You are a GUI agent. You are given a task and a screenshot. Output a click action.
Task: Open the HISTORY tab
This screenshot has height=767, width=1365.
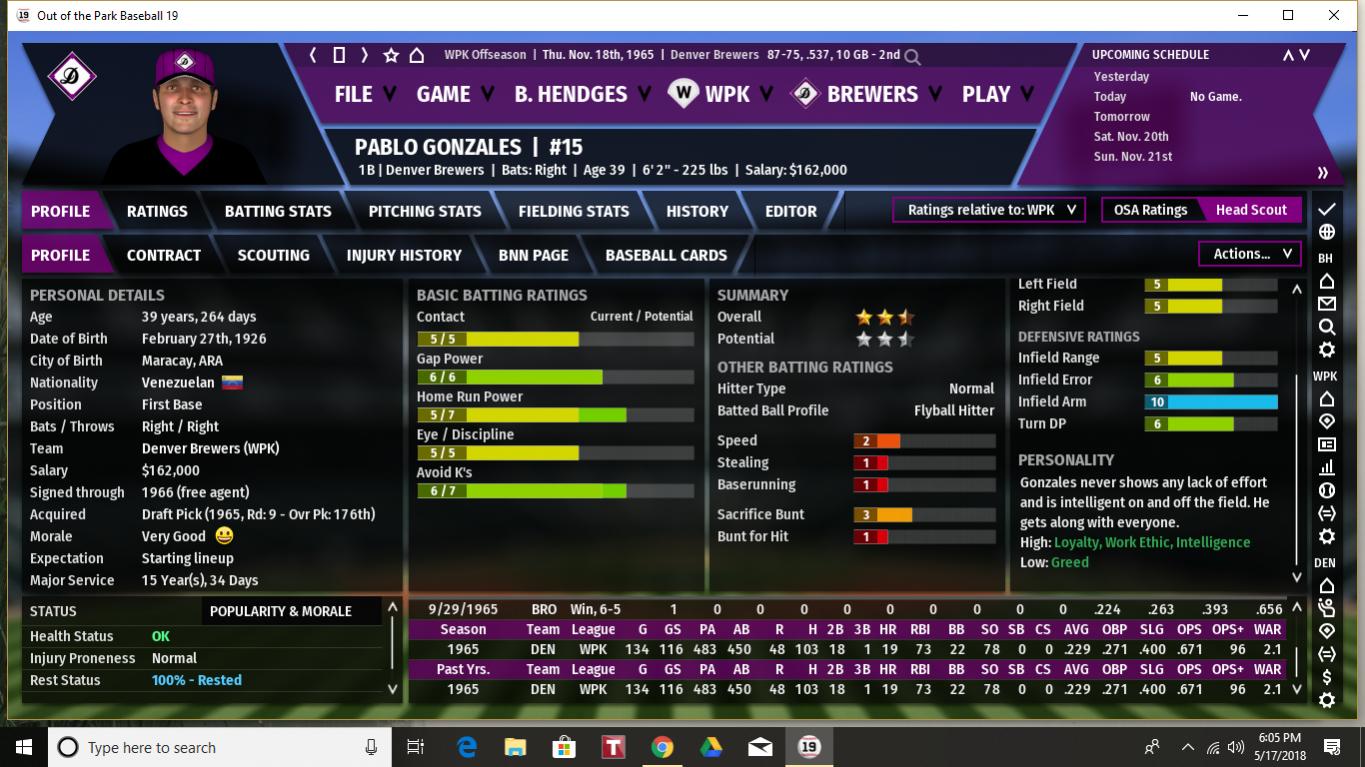point(697,211)
